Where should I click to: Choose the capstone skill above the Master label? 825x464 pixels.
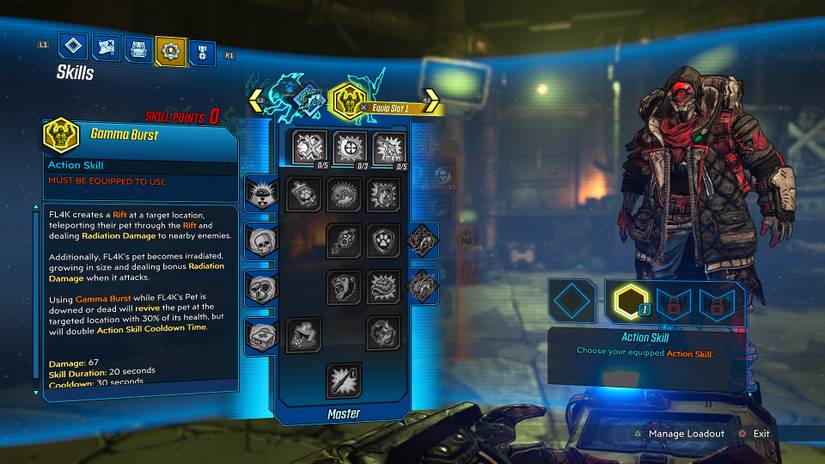pos(343,379)
